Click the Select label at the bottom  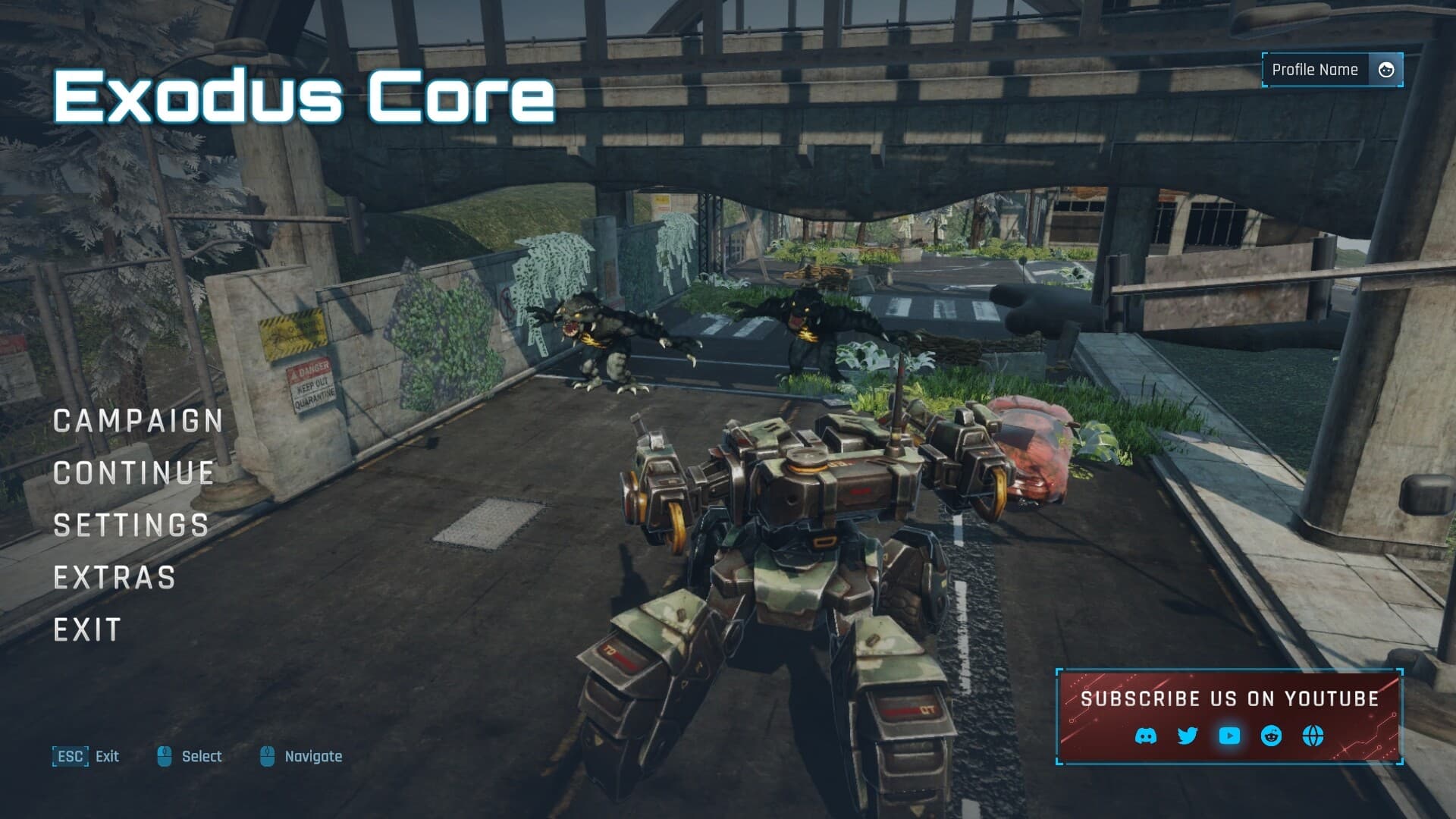point(202,756)
